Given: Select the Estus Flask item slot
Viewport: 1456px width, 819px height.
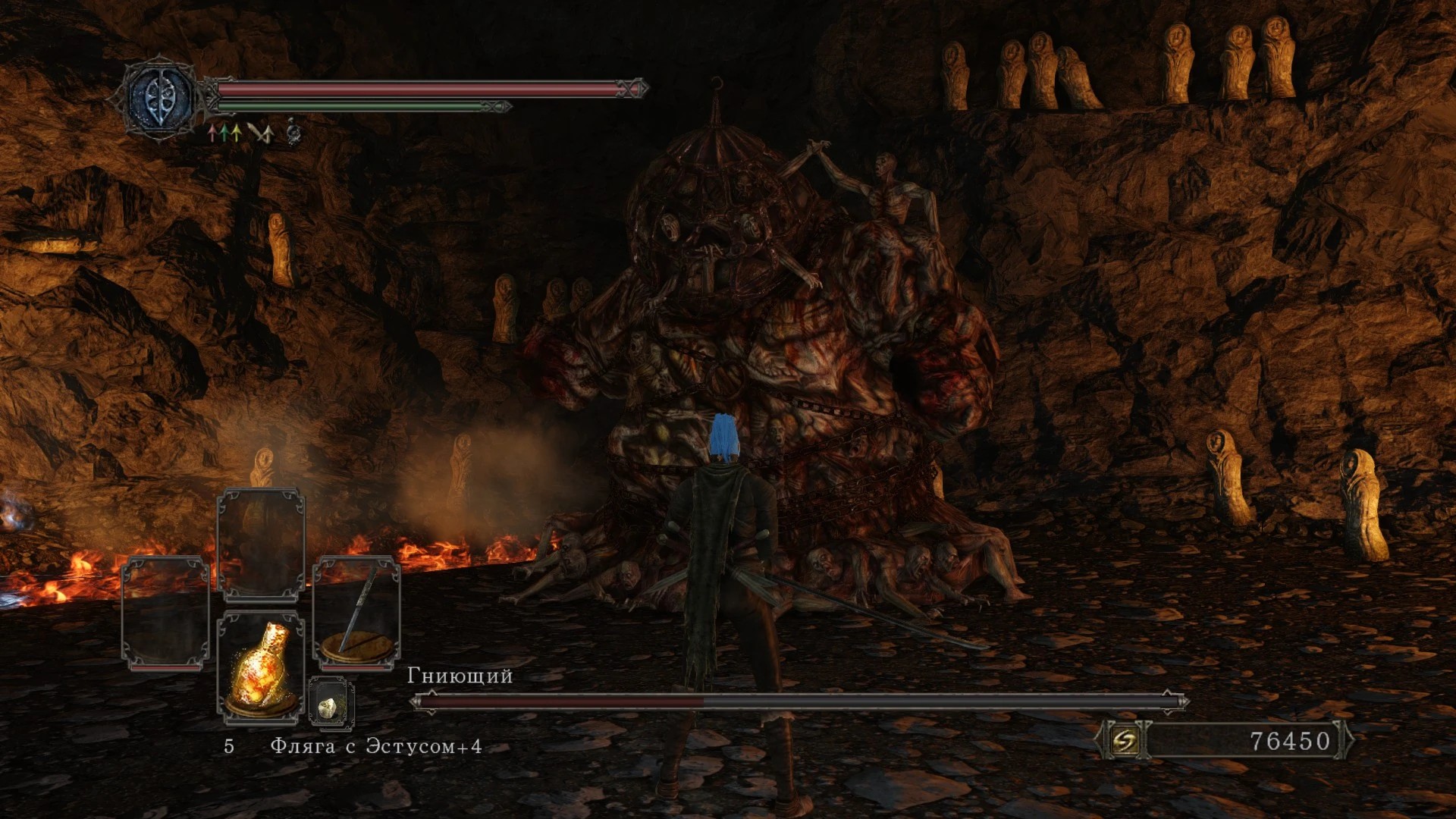Looking at the screenshot, I should coord(261,667).
